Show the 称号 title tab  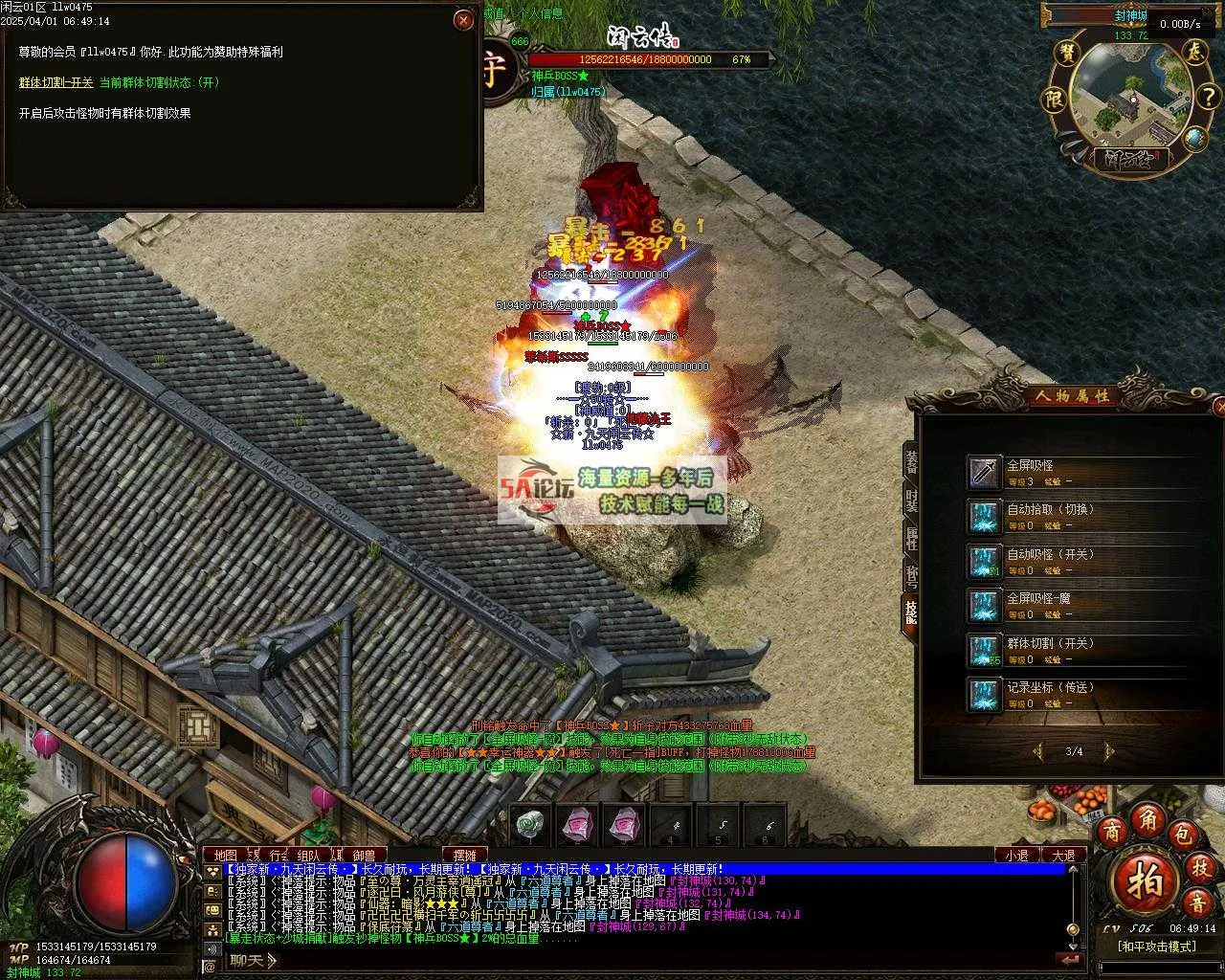pos(911,576)
